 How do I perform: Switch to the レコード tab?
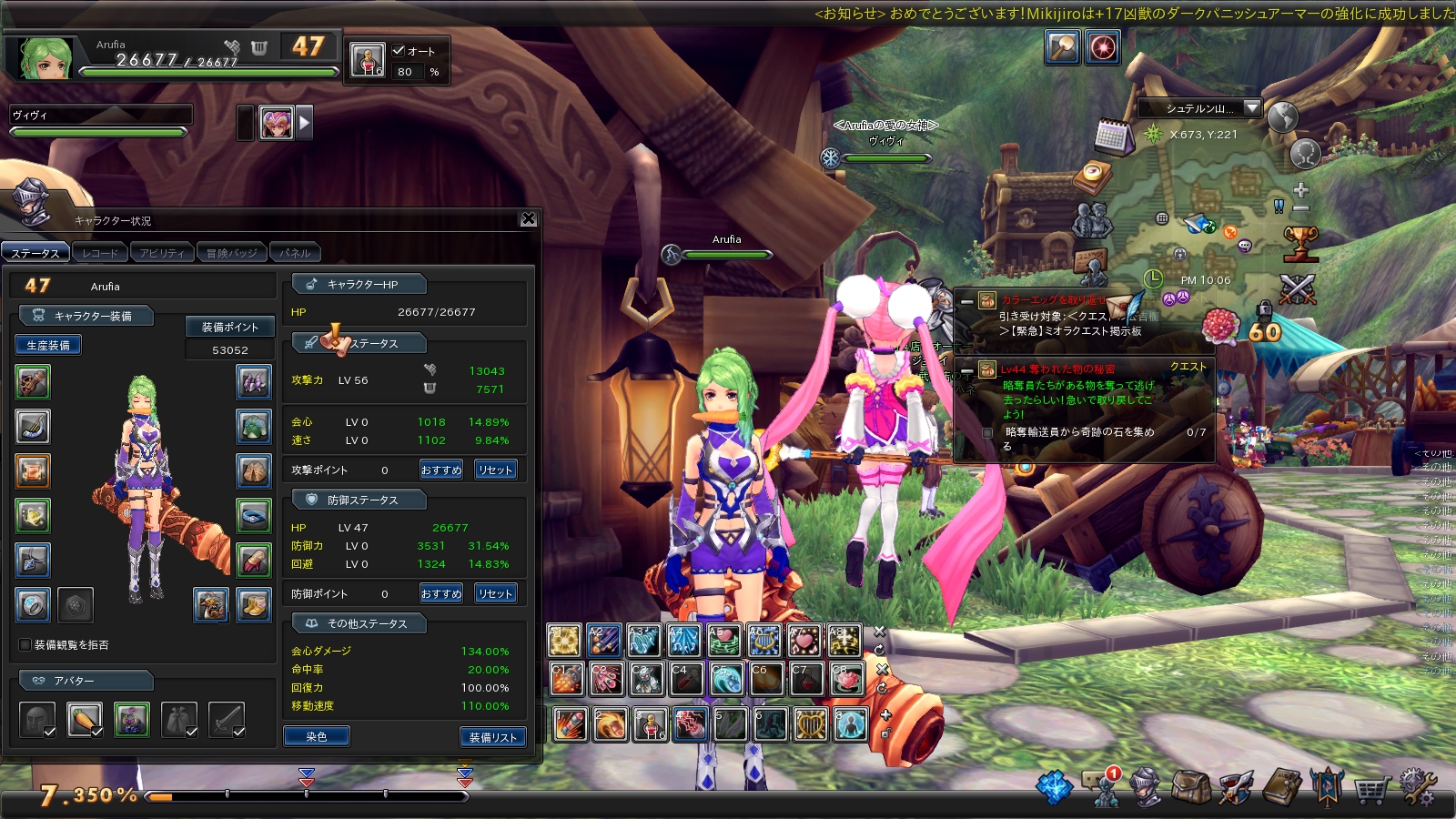100,253
